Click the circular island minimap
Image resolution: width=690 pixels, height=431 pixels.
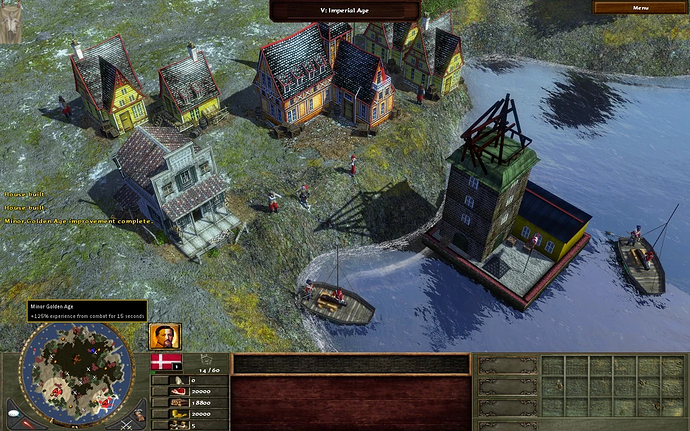[x=75, y=375]
